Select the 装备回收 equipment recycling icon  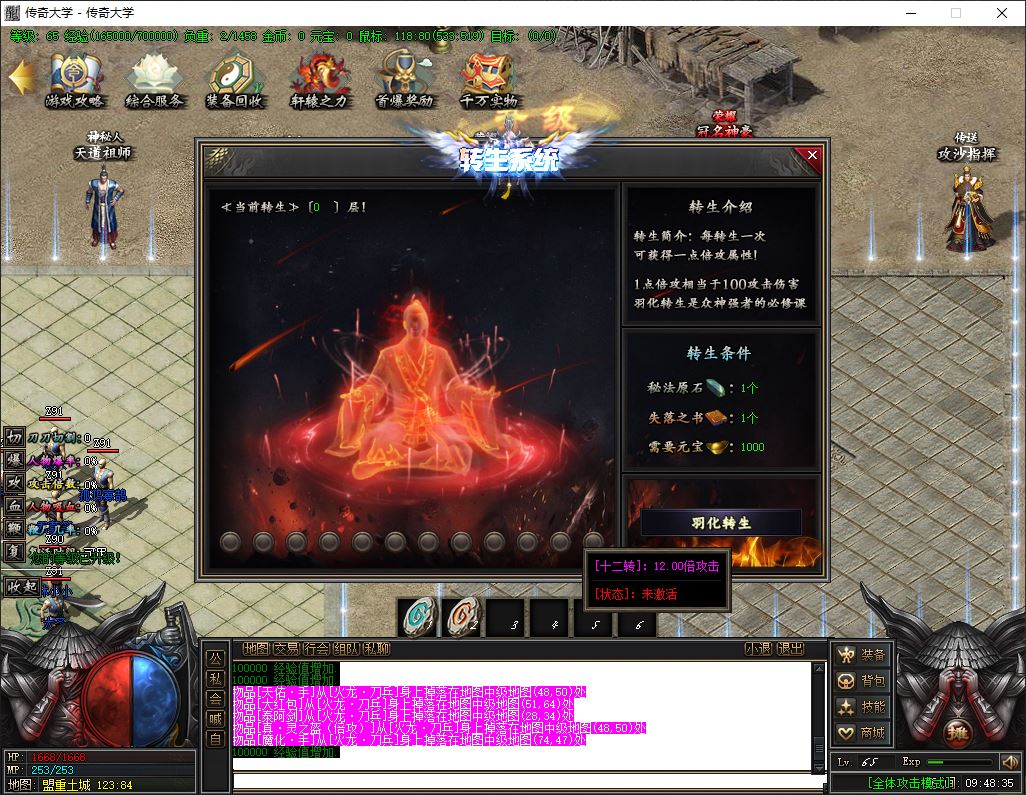pyautogui.click(x=234, y=80)
